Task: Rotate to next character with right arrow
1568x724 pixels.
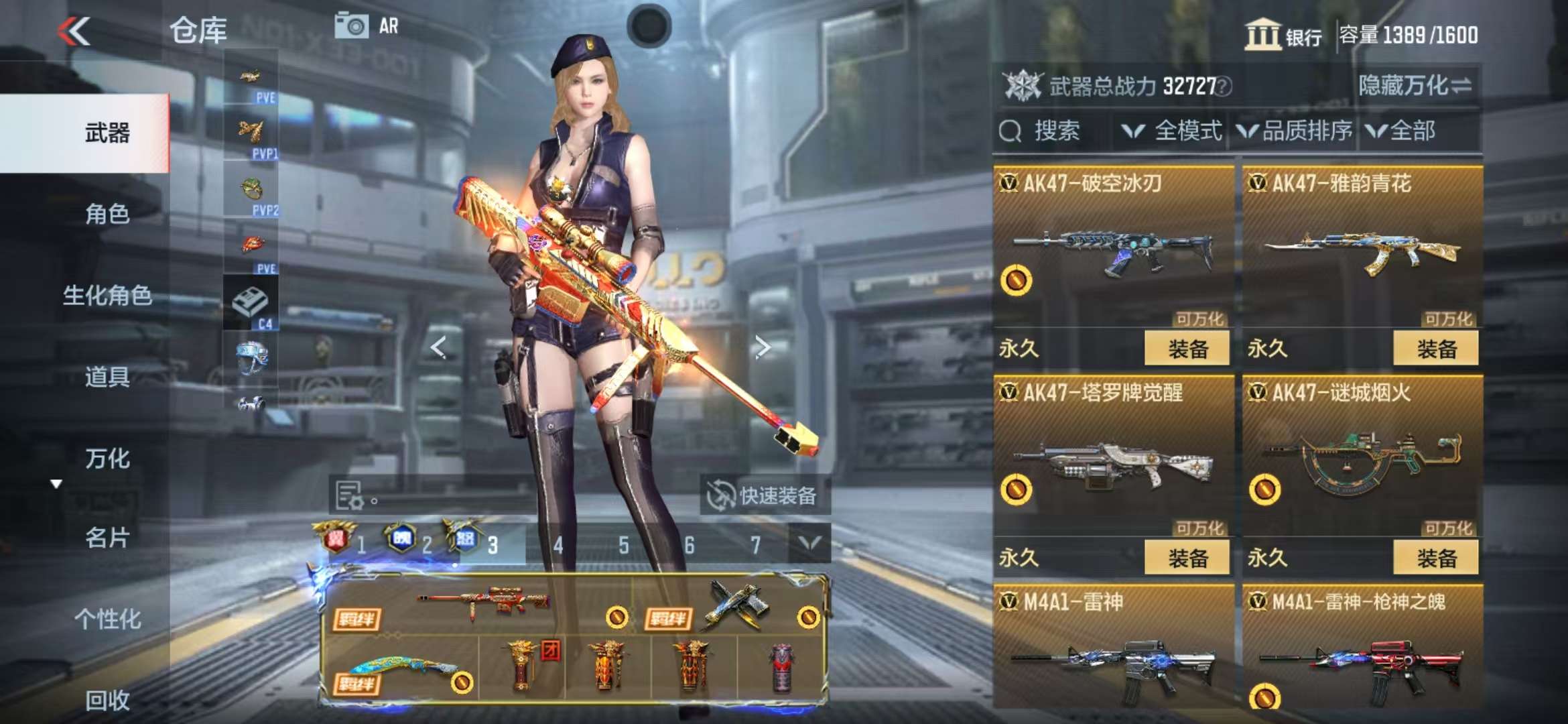Action: [762, 347]
